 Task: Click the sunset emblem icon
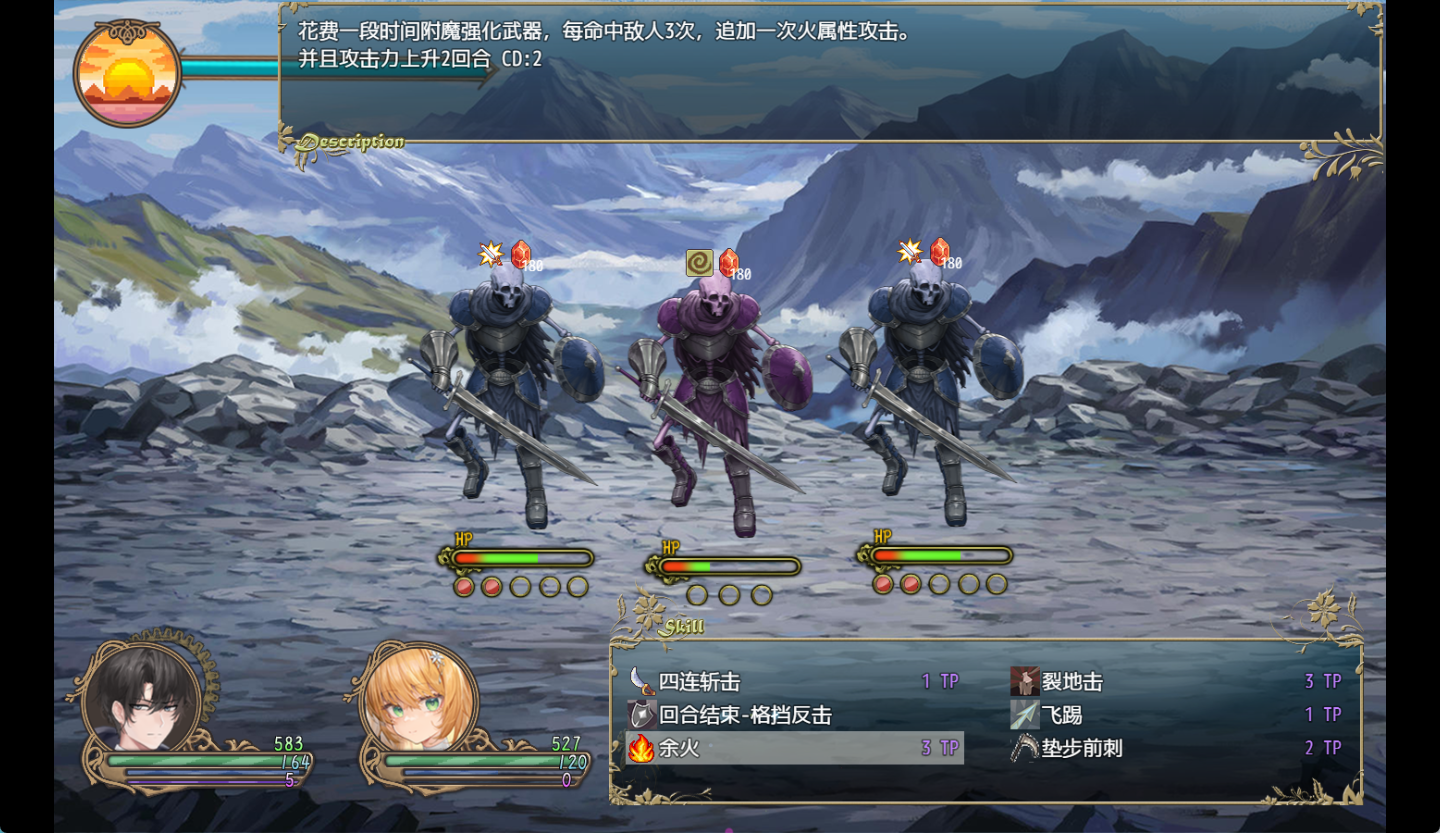(x=127, y=74)
